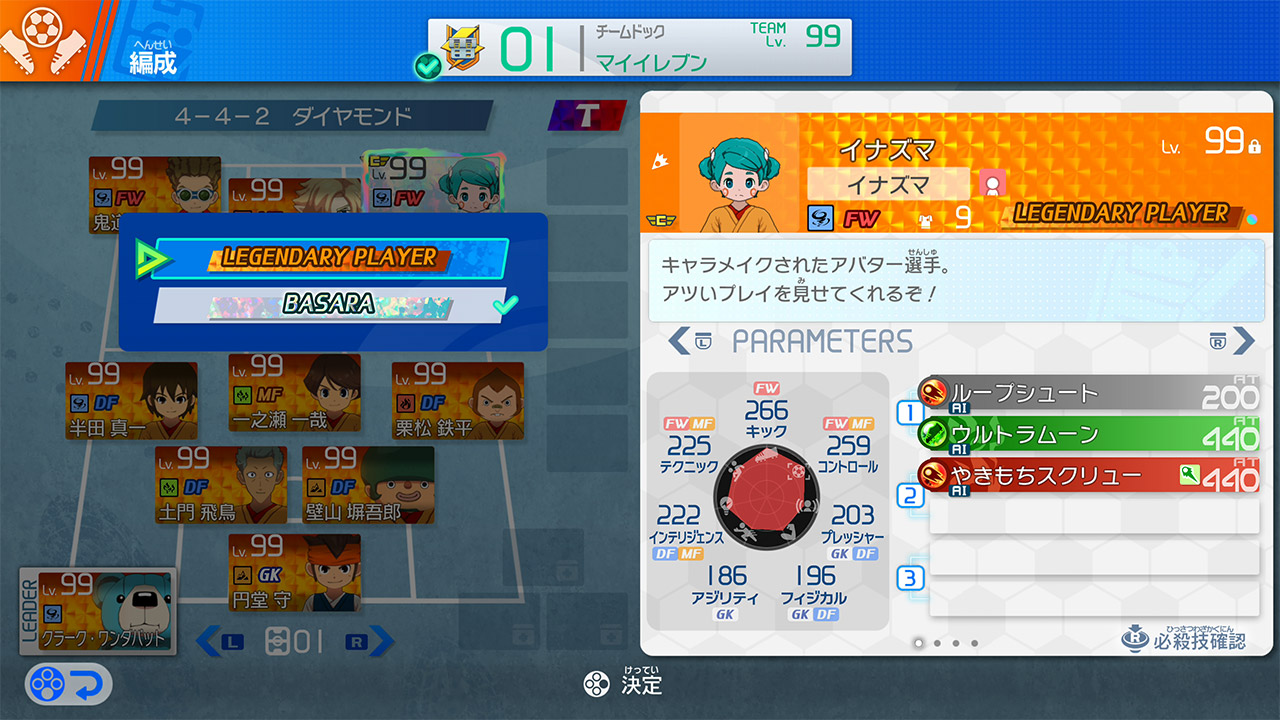Select the ウルトラムーン technique row
The width and height of the screenshot is (1280, 720).
(1090, 435)
